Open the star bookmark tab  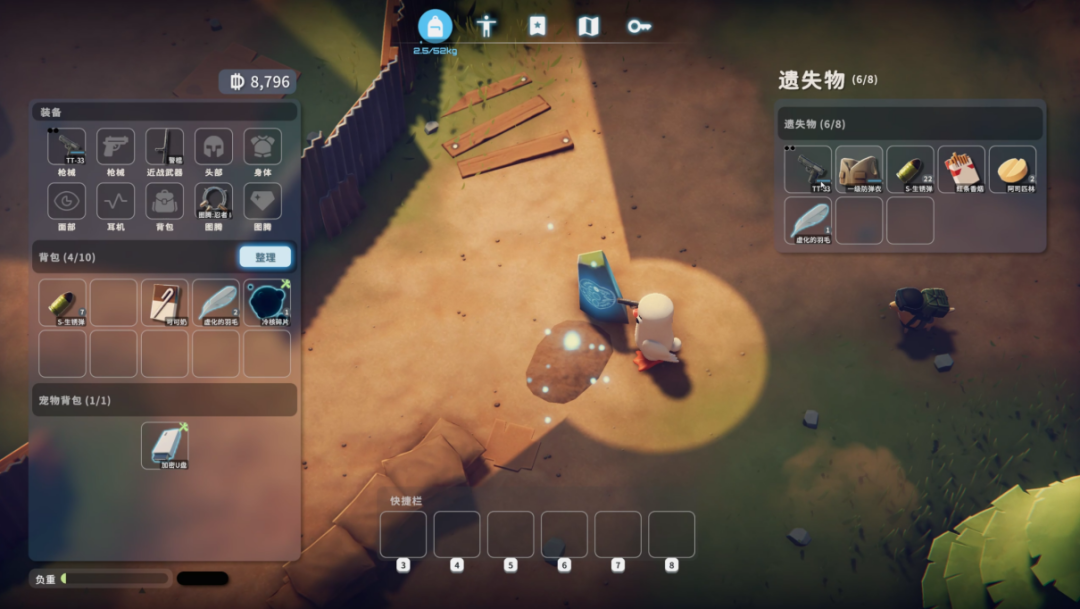[538, 26]
